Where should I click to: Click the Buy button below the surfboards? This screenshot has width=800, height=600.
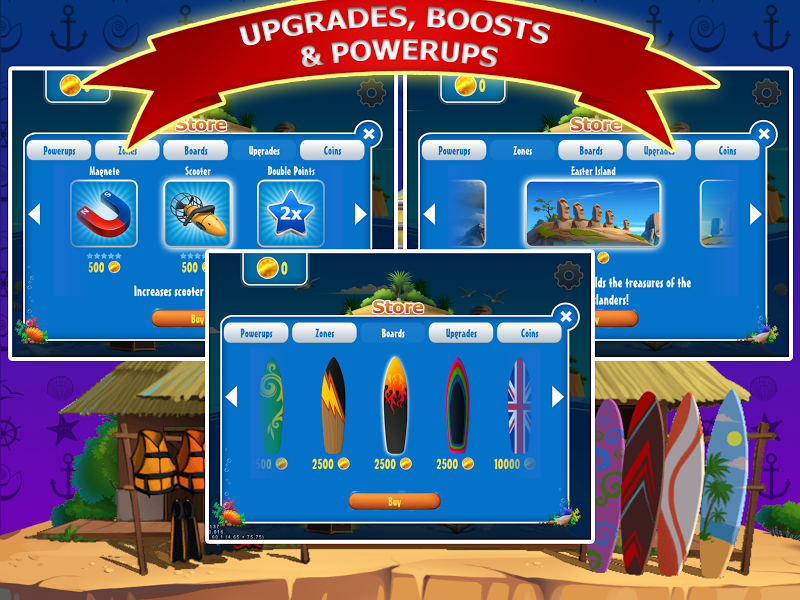(x=394, y=501)
